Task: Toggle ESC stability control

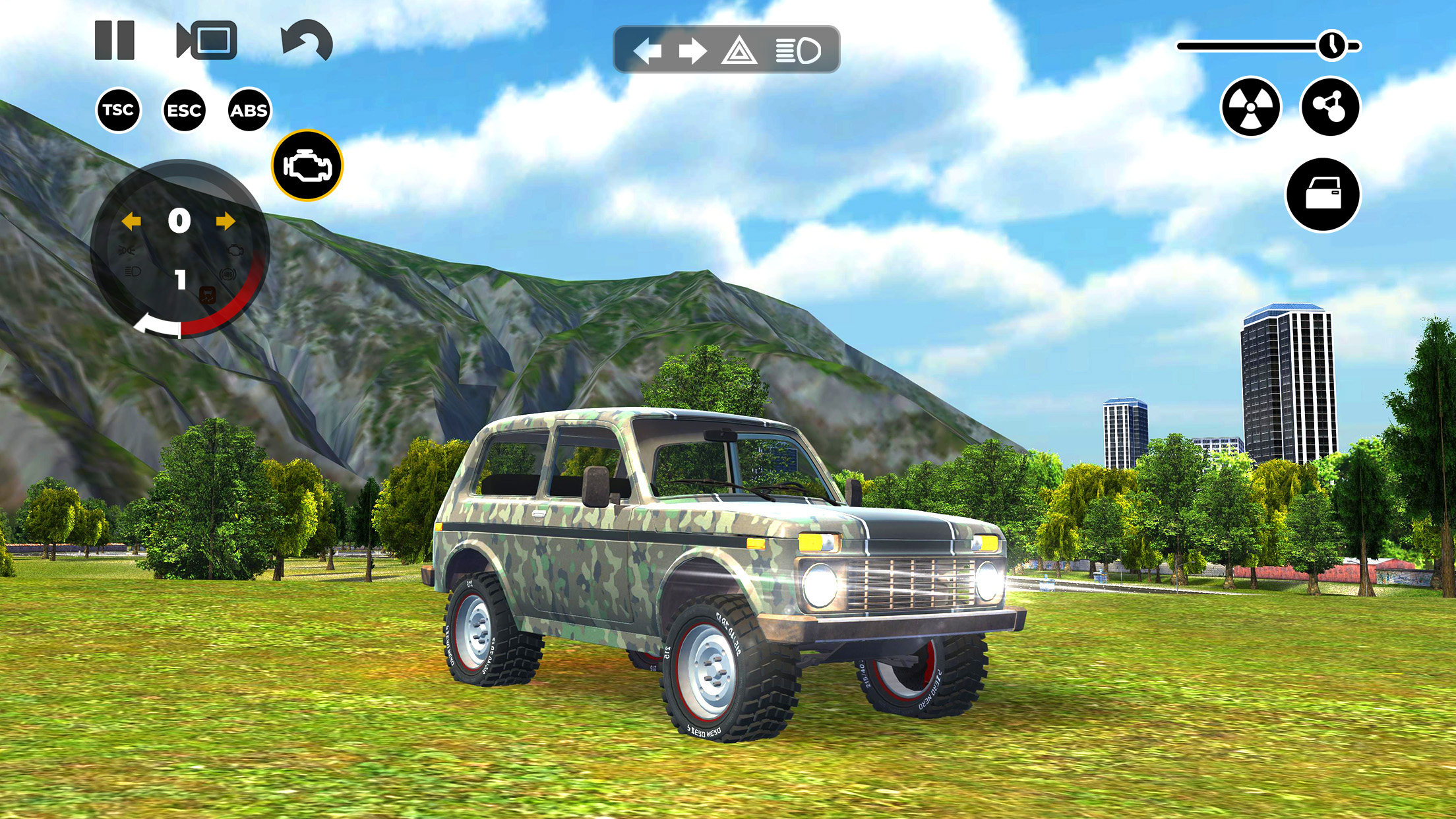Action: [185, 110]
